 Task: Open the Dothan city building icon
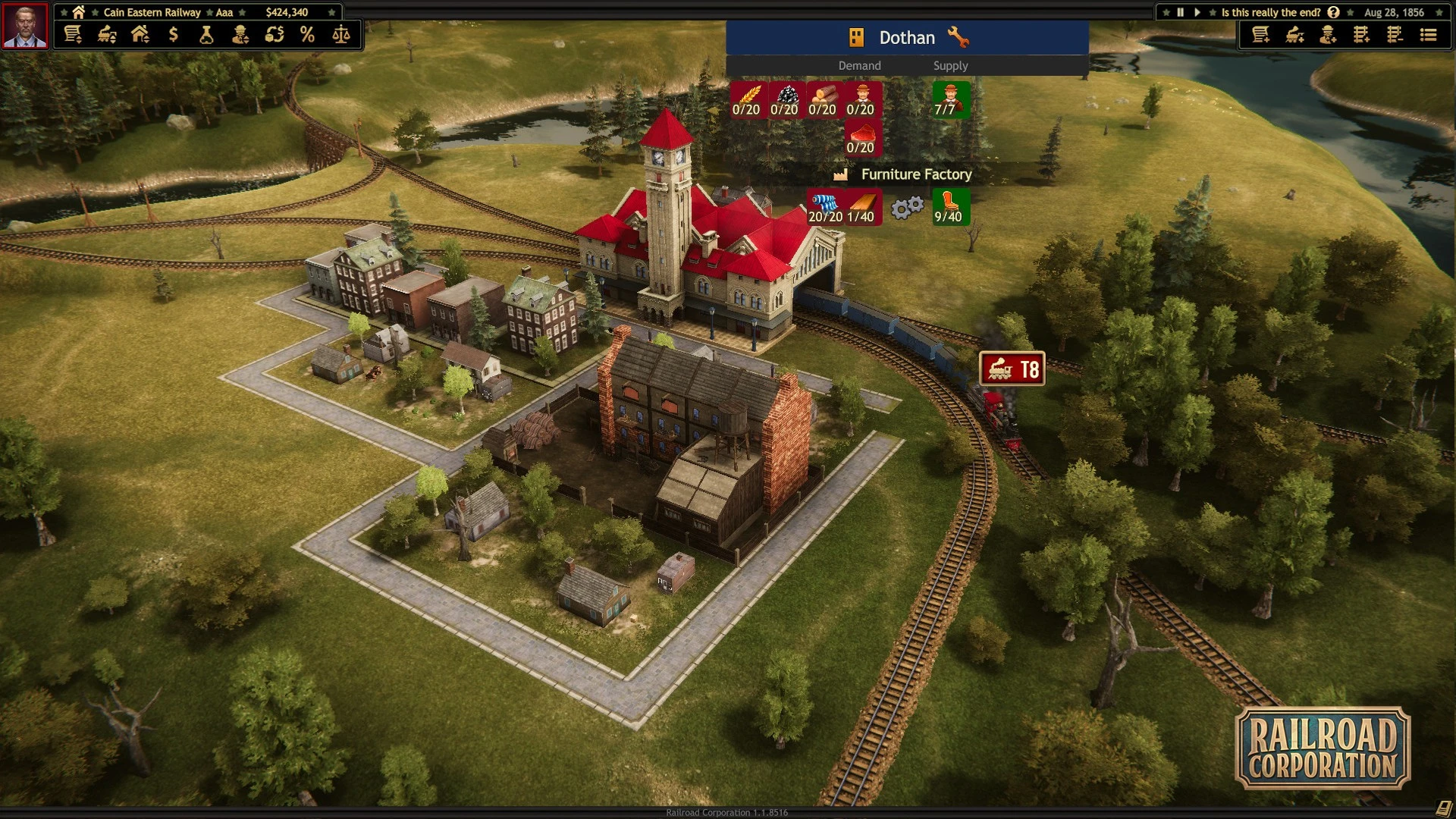pyautogui.click(x=856, y=37)
